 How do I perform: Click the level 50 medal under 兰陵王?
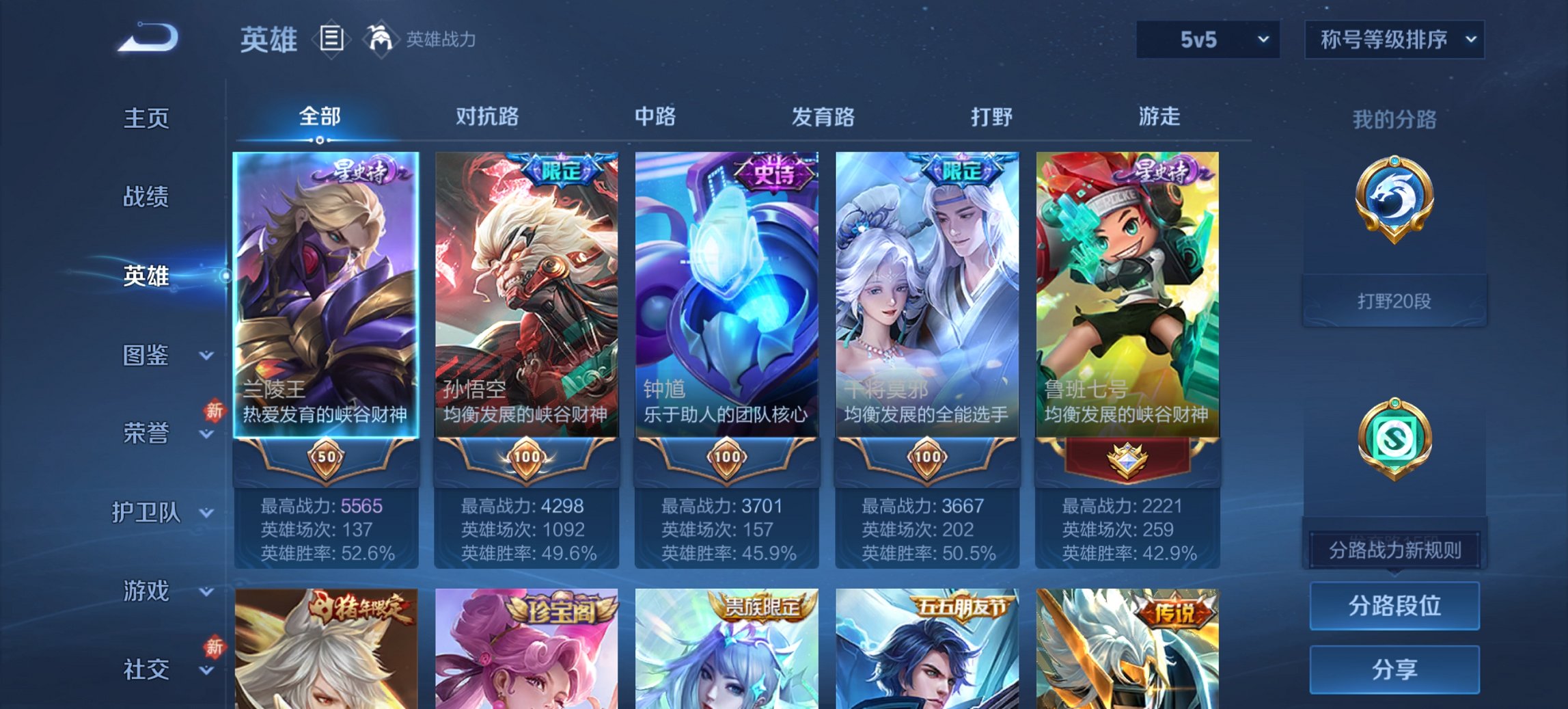tap(327, 457)
